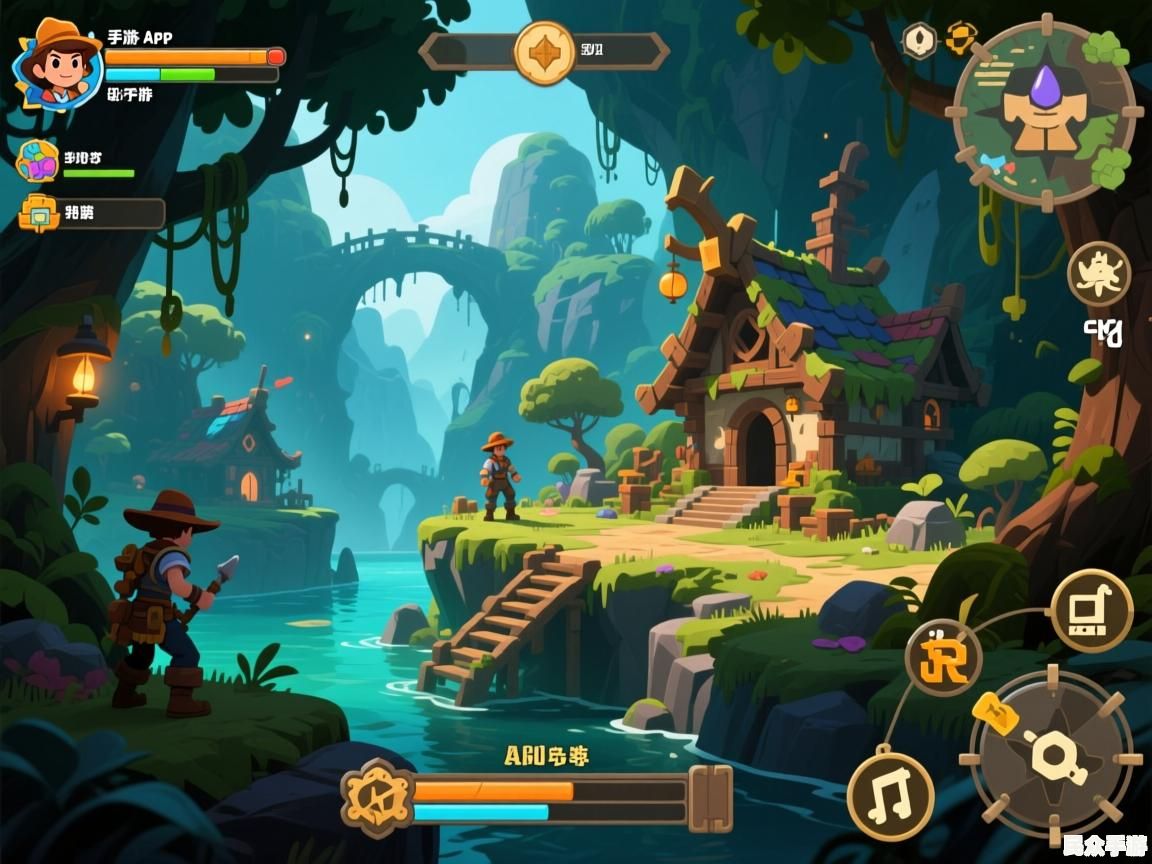The height and width of the screenshot is (864, 1152).
Task: Tap the round splat icon button
Action: [1098, 273]
